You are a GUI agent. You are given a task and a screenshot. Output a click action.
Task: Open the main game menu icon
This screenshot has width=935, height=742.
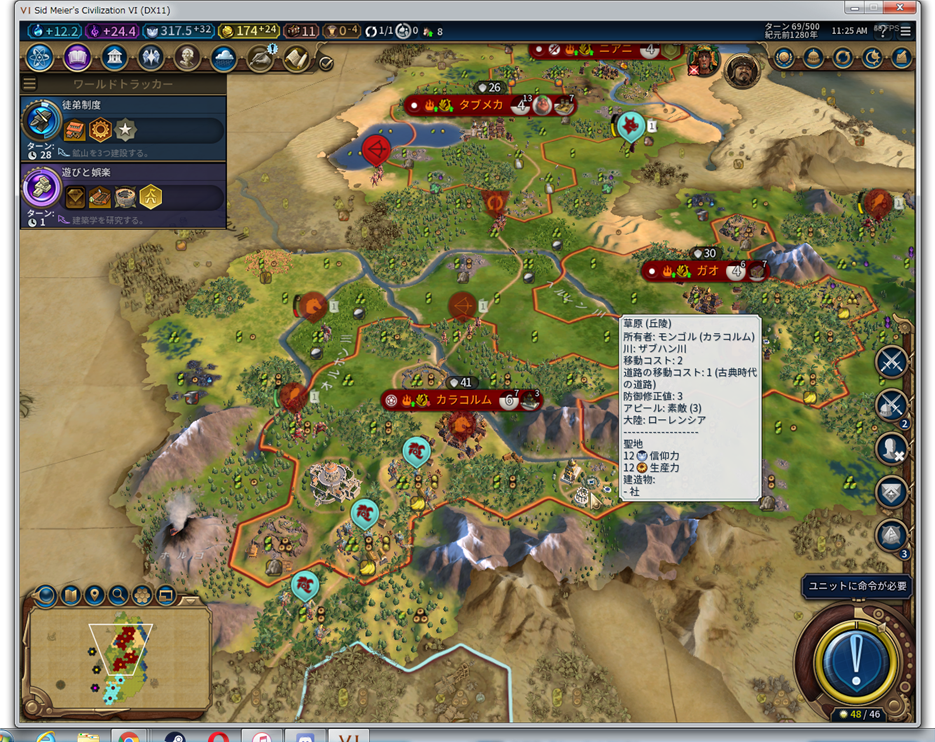click(x=906, y=32)
